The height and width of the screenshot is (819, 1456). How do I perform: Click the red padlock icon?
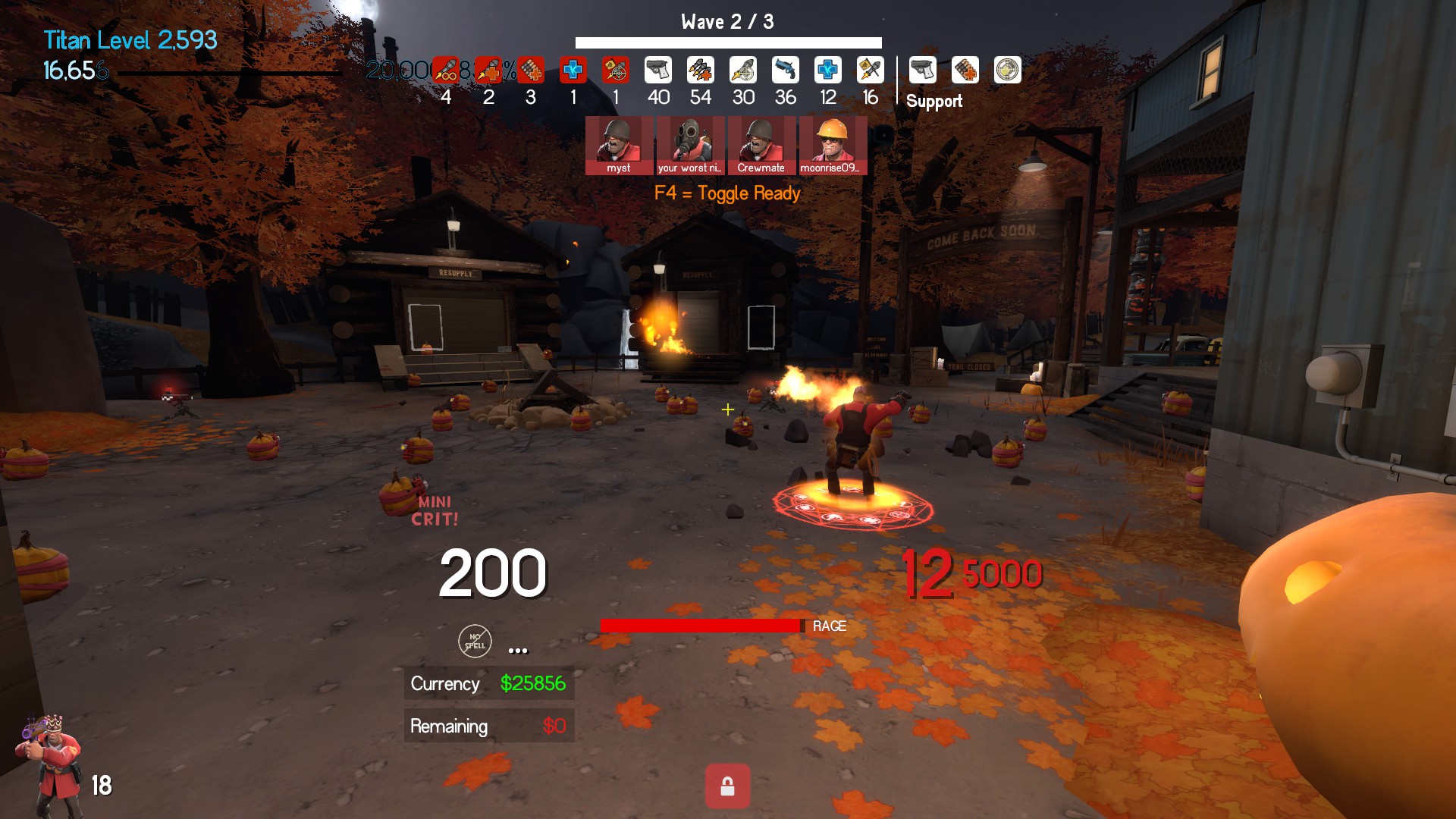(x=727, y=786)
